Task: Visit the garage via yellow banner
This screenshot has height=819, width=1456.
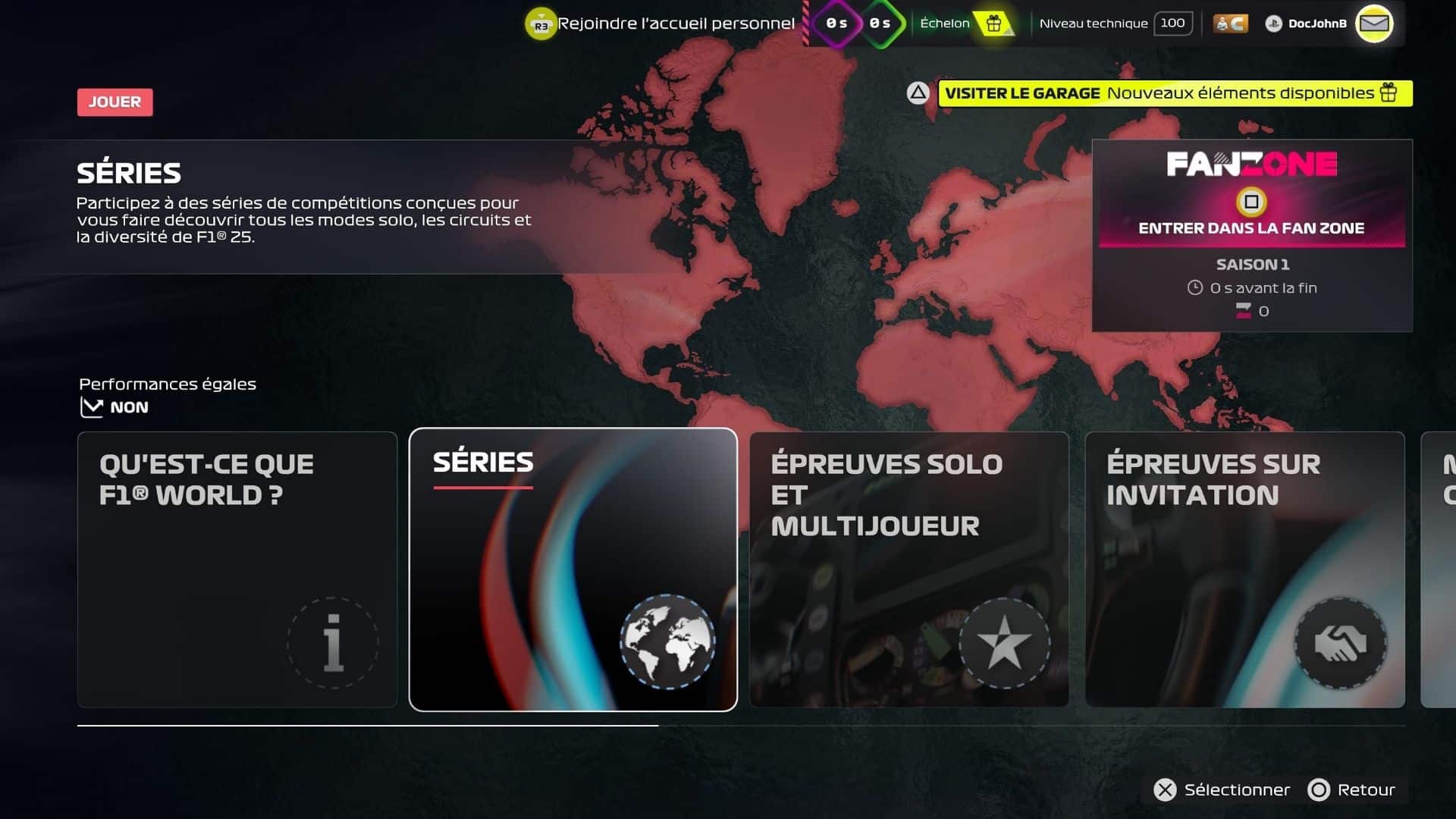Action: click(x=1174, y=93)
